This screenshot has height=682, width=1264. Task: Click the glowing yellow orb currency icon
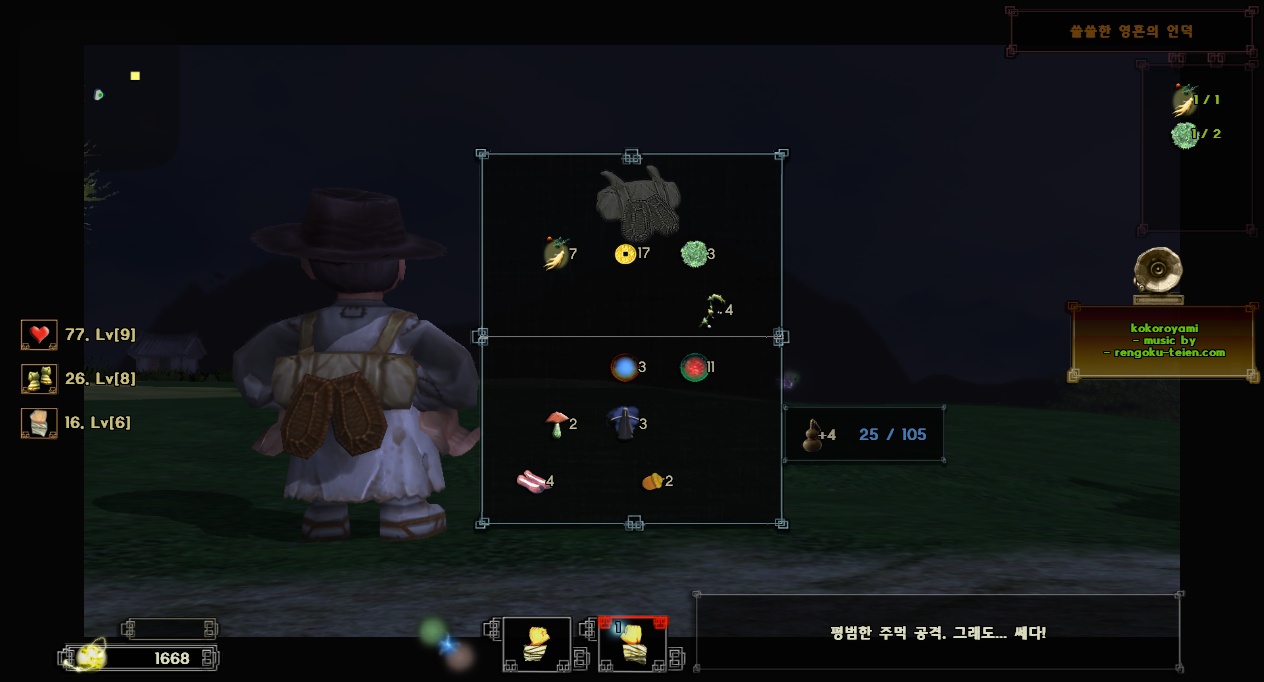(x=91, y=656)
